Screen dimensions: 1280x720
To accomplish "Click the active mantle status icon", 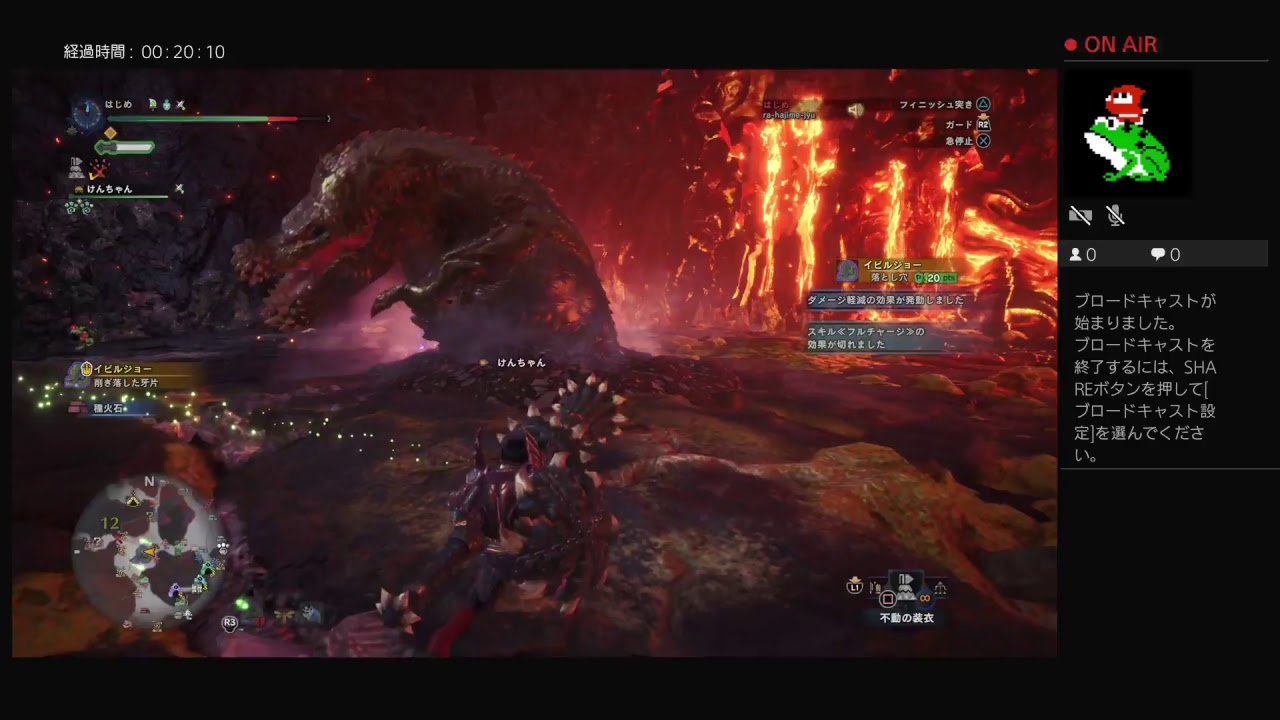I will coord(78,164).
